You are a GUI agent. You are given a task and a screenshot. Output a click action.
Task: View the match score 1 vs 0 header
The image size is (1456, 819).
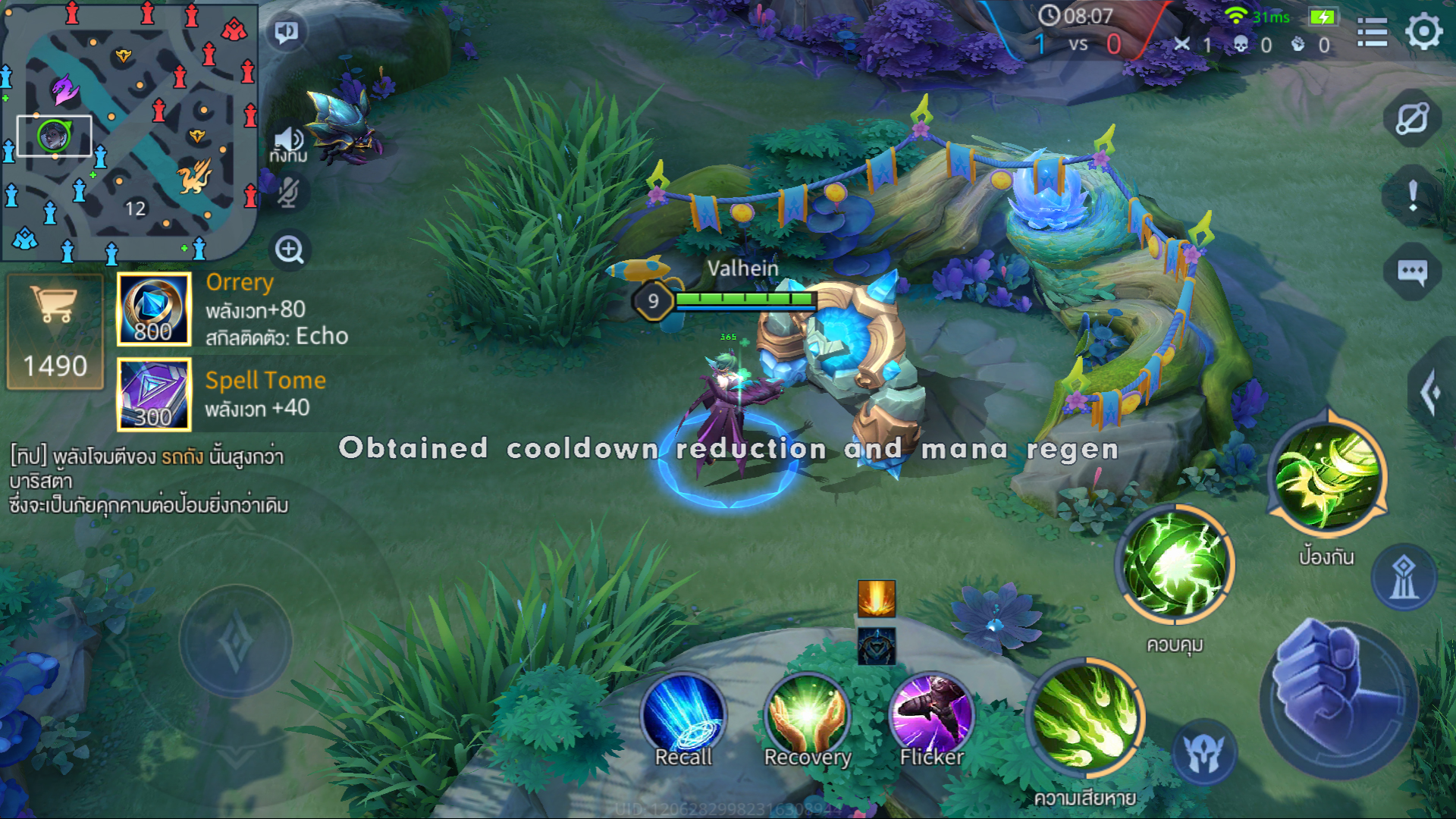pos(1078,44)
